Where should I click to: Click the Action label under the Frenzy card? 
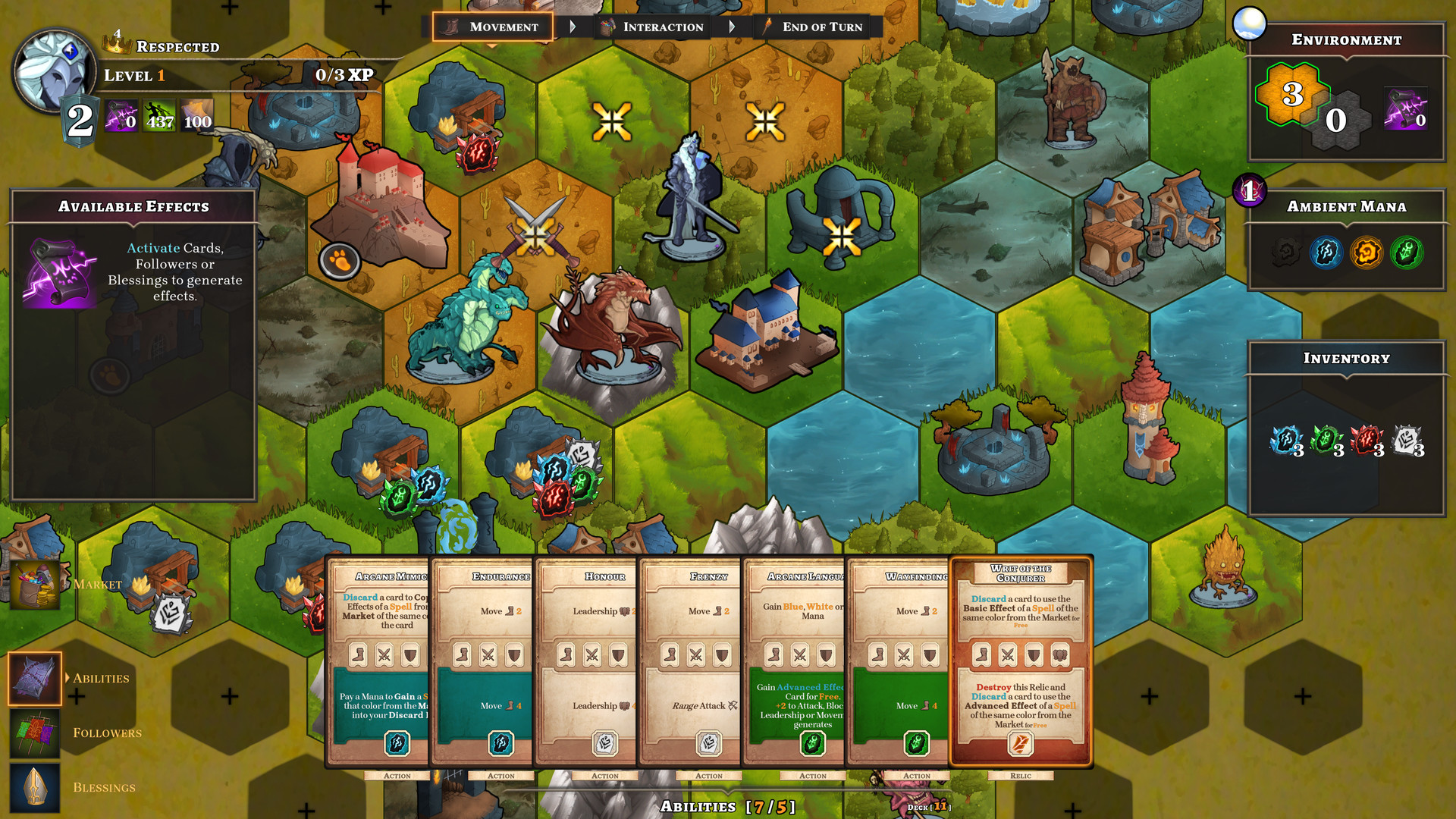tap(708, 775)
